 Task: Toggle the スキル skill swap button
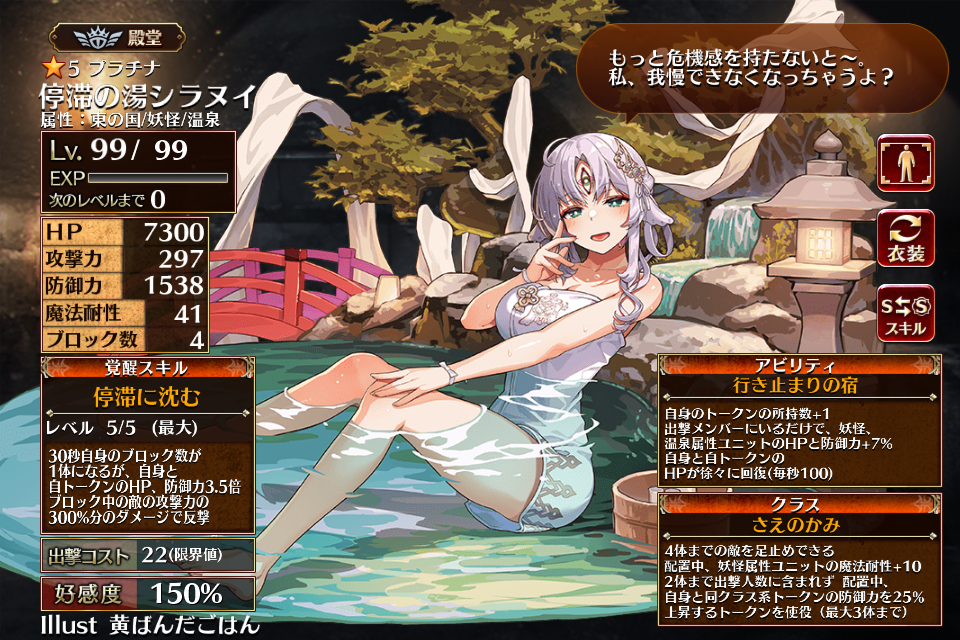coord(906,313)
